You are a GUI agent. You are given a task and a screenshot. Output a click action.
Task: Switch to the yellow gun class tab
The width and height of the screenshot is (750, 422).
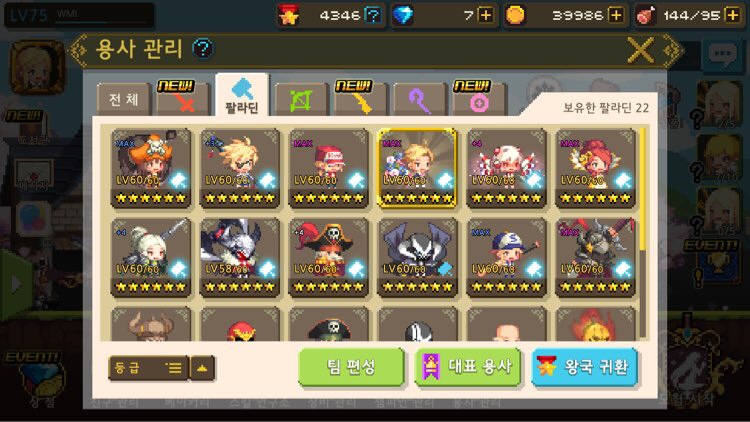coord(360,101)
